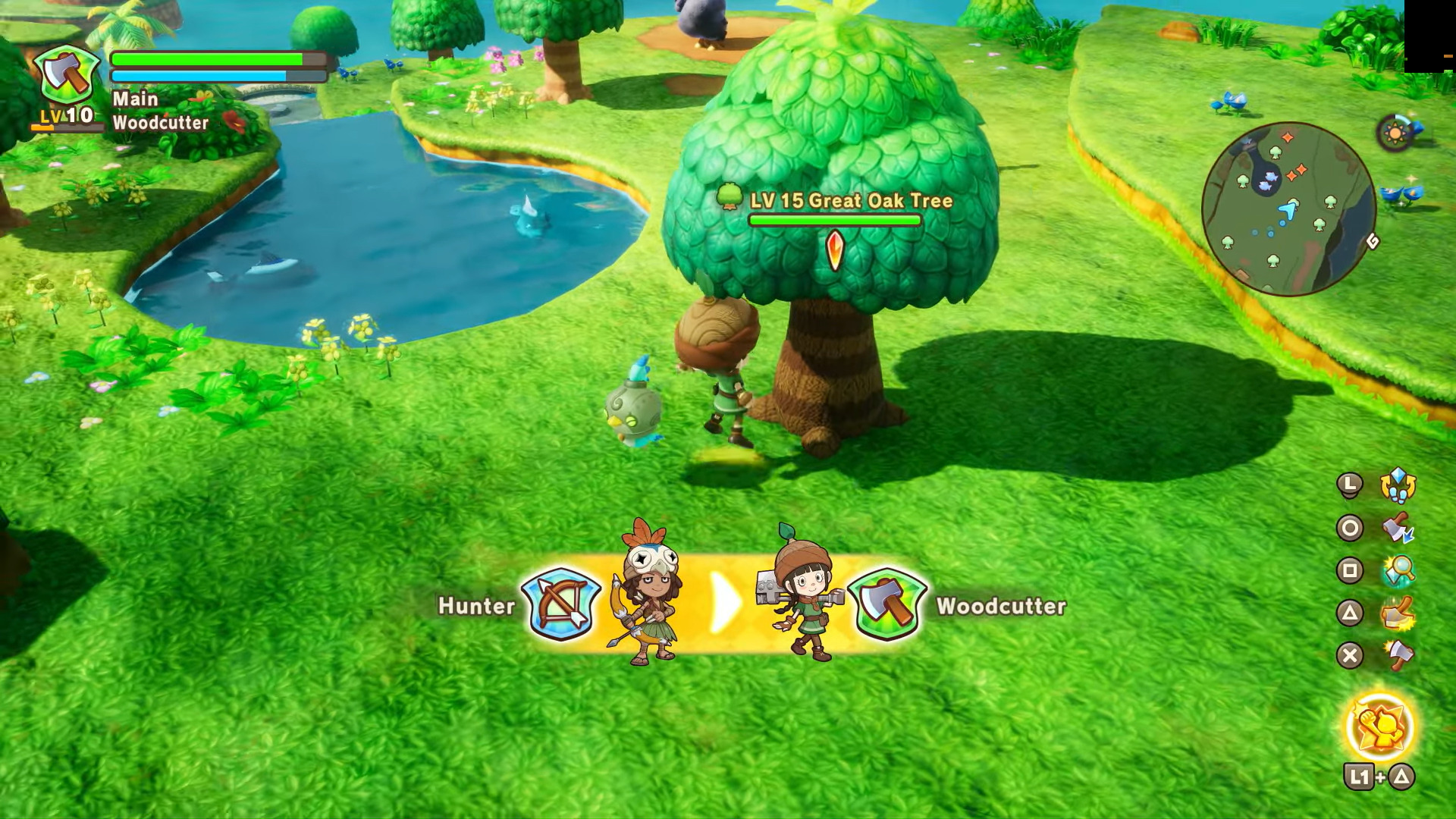
Task: Use the axe skill with blue arrow
Action: coord(1398,529)
